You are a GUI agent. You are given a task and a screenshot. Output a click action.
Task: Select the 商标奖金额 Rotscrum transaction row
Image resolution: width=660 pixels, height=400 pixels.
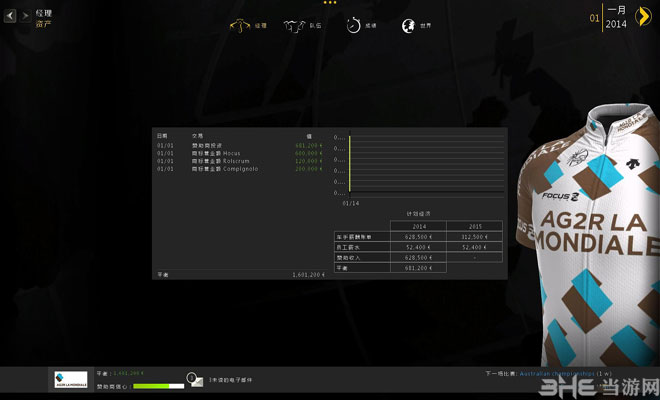tap(240, 160)
